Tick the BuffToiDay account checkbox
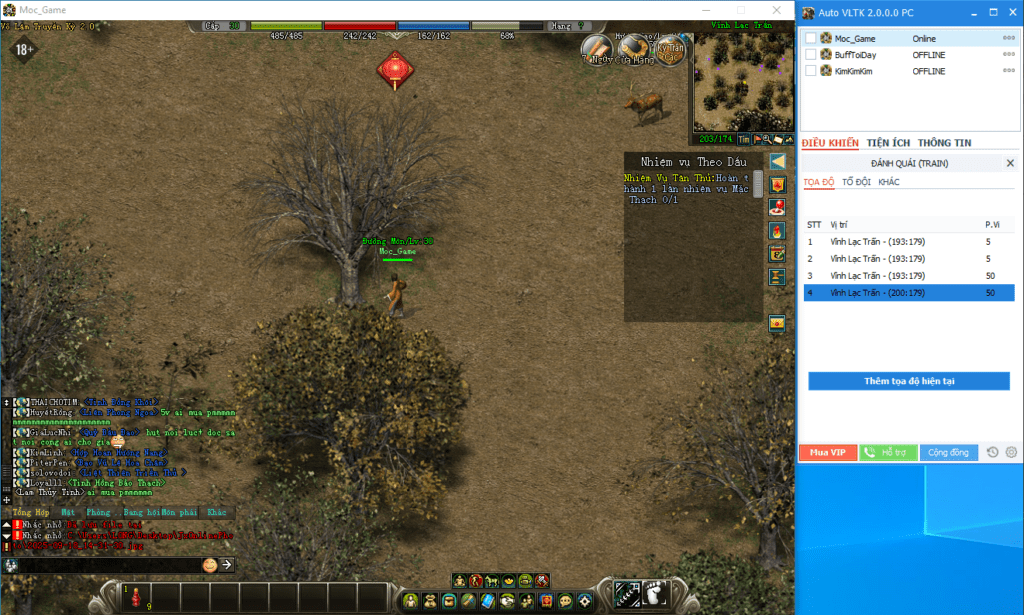This screenshot has height=615, width=1024. pyautogui.click(x=810, y=55)
